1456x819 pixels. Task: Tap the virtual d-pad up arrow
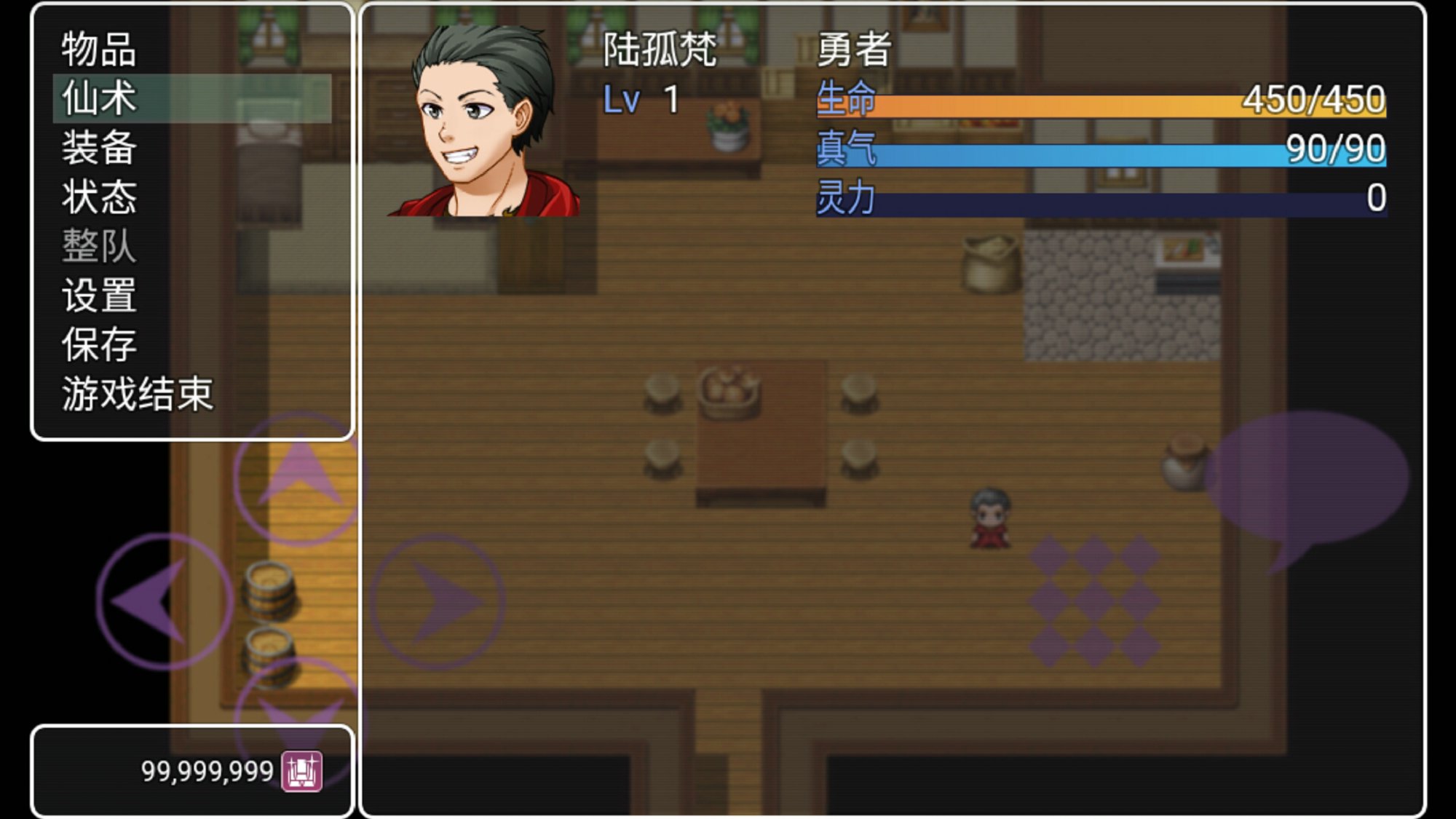(299, 477)
